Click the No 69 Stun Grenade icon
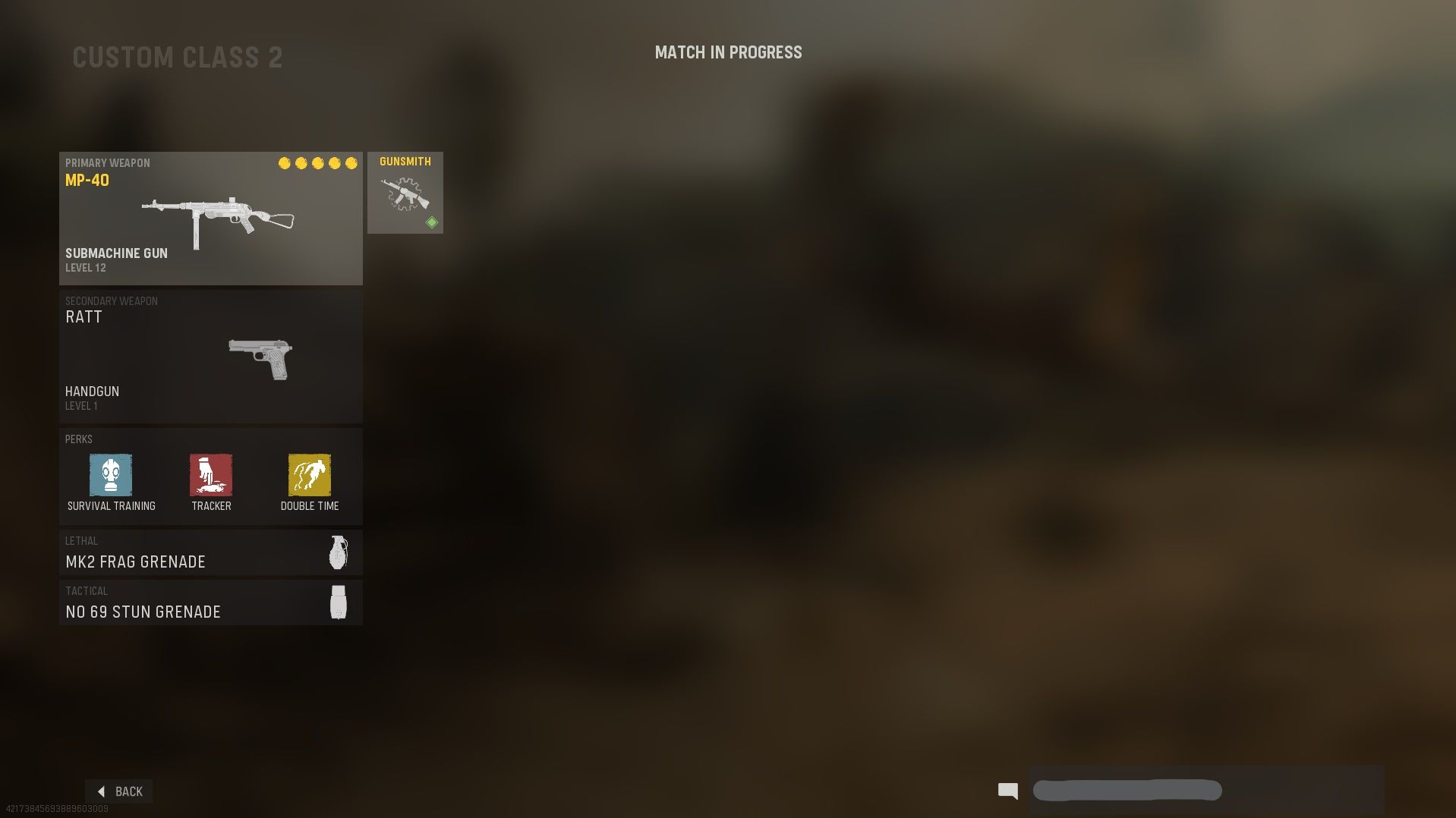This screenshot has height=818, width=1456. (x=337, y=602)
